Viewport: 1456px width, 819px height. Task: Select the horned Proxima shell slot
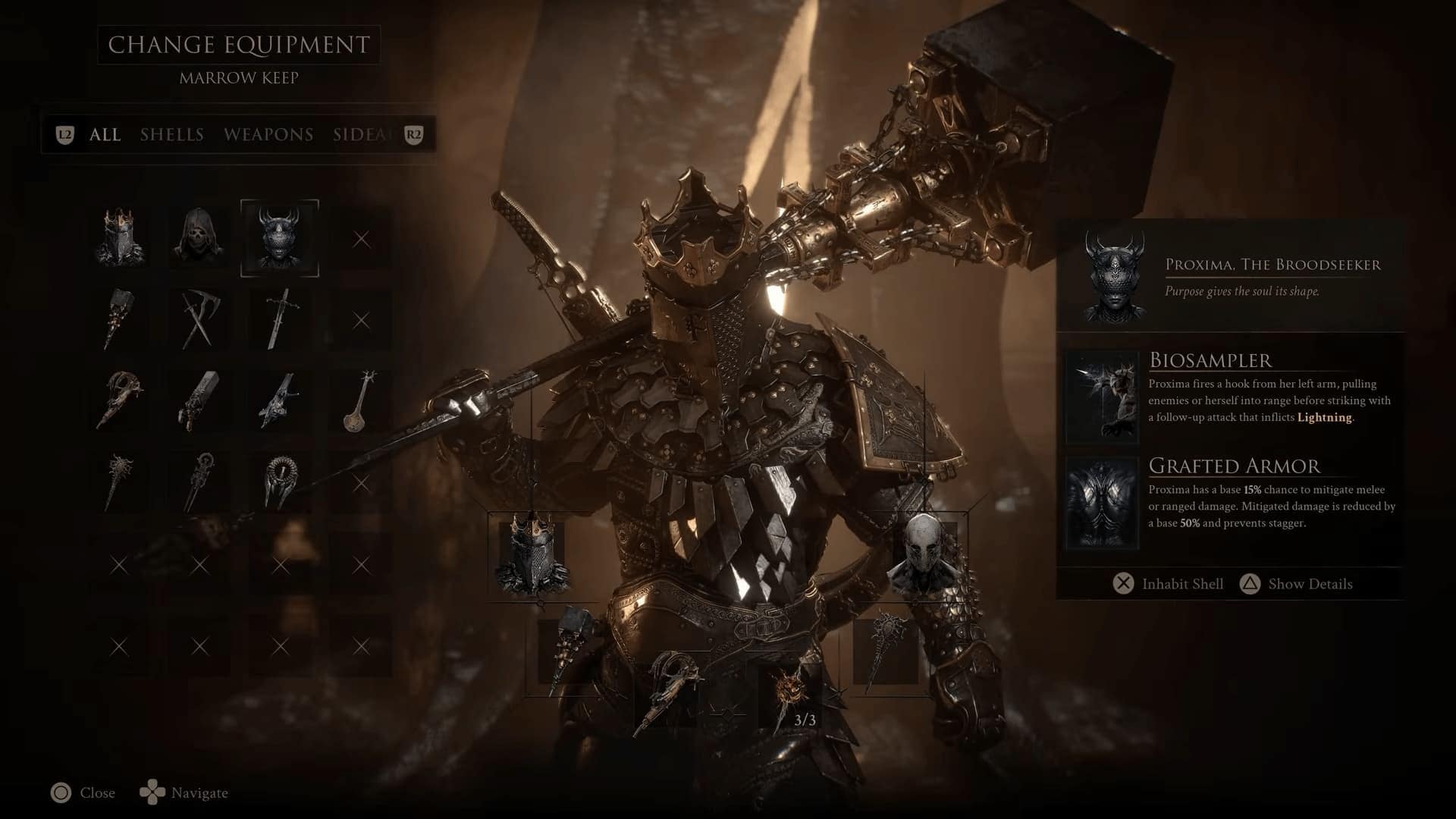(x=279, y=239)
